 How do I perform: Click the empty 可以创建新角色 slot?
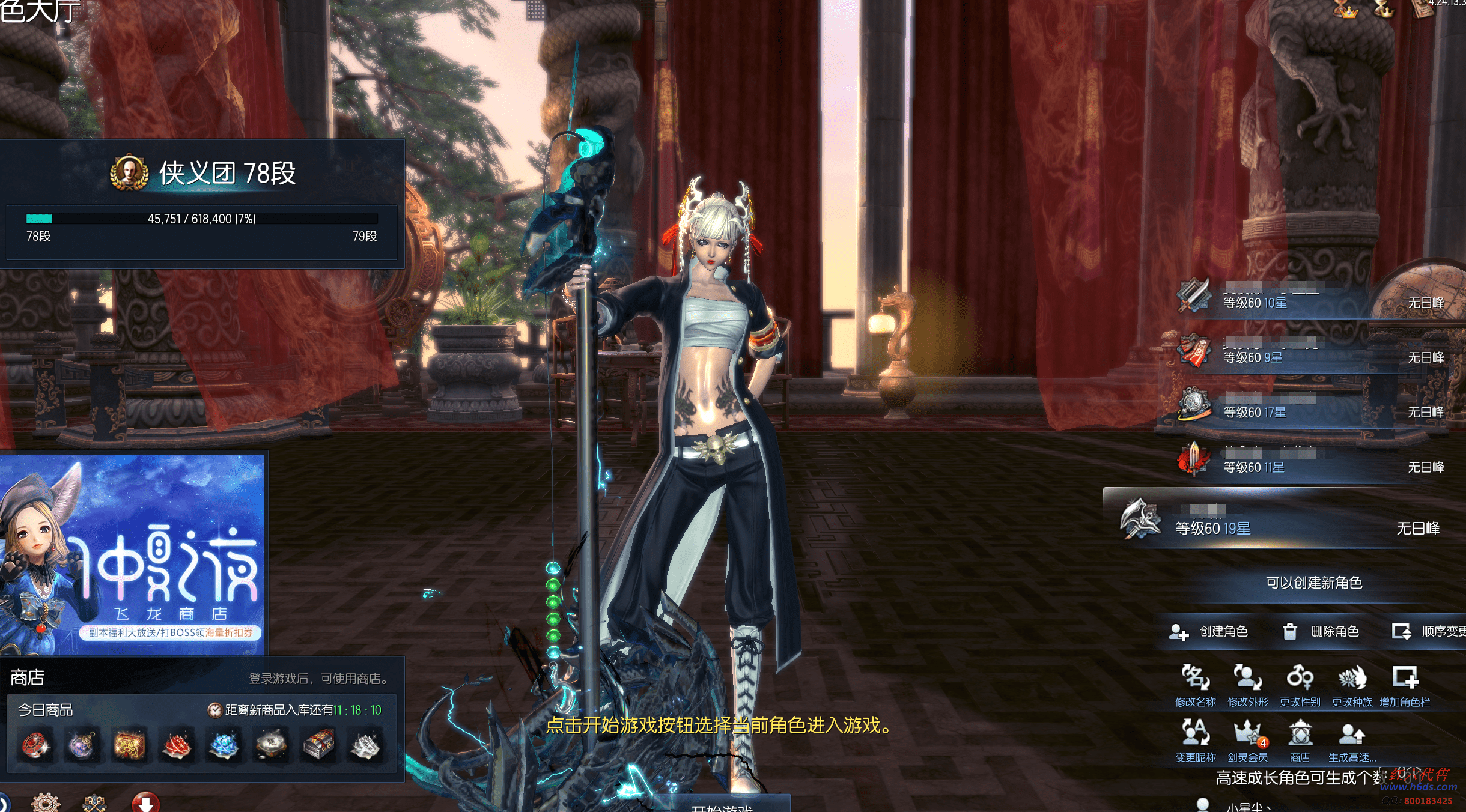(1313, 583)
